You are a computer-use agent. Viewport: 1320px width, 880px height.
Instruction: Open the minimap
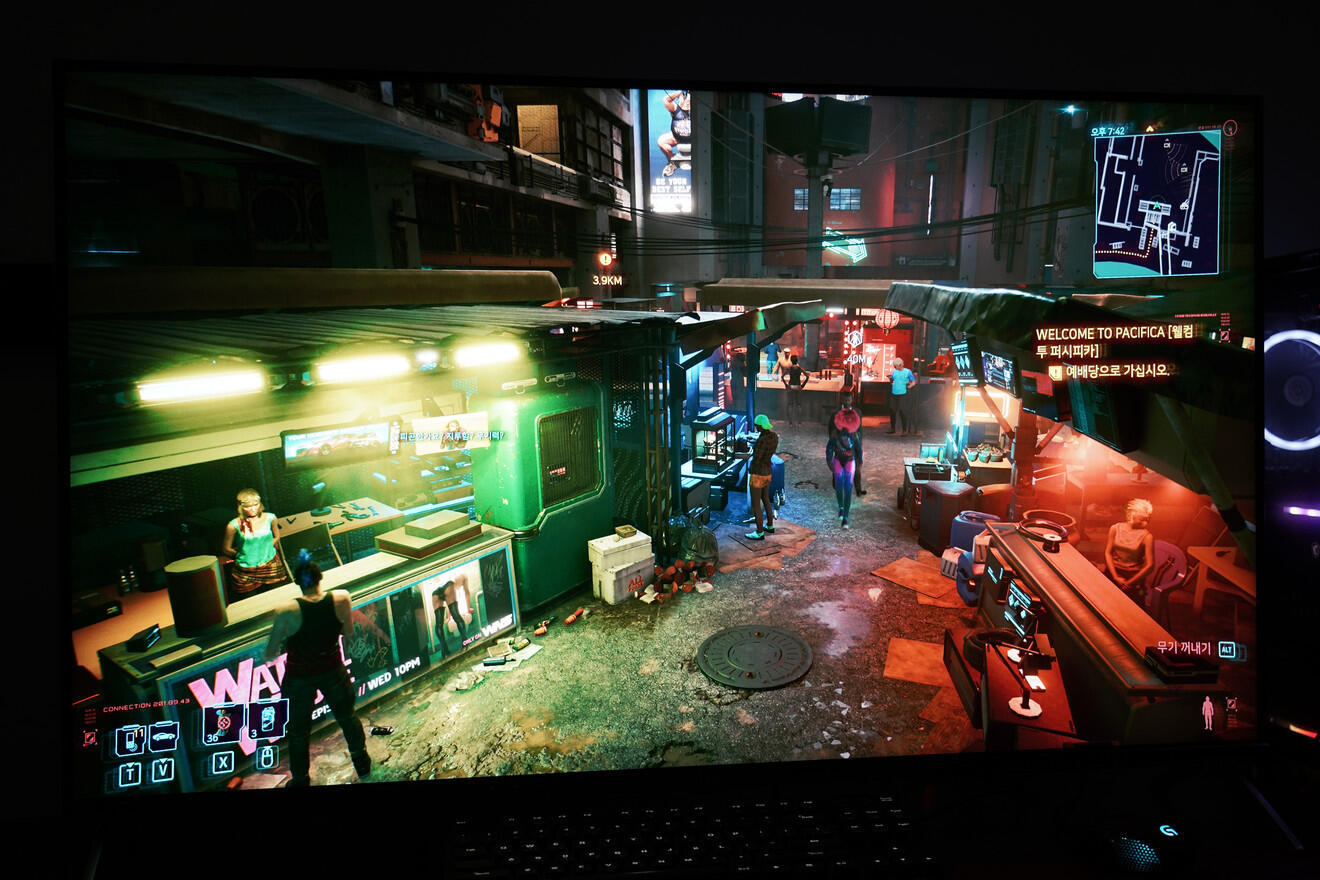coord(1156,203)
